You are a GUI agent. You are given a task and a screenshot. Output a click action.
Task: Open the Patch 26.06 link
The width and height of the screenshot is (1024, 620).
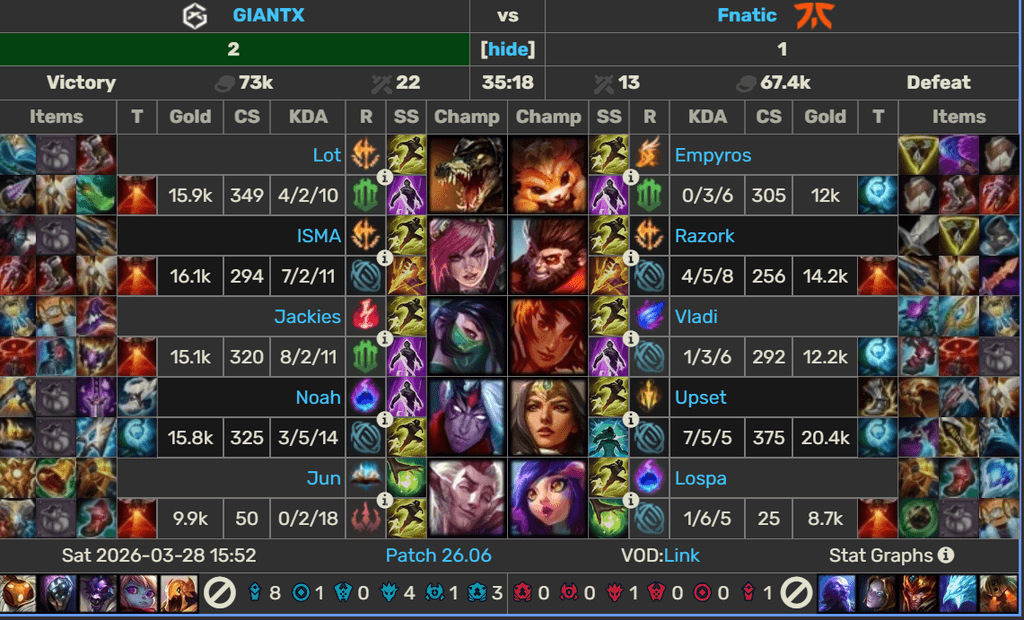pyautogui.click(x=438, y=555)
